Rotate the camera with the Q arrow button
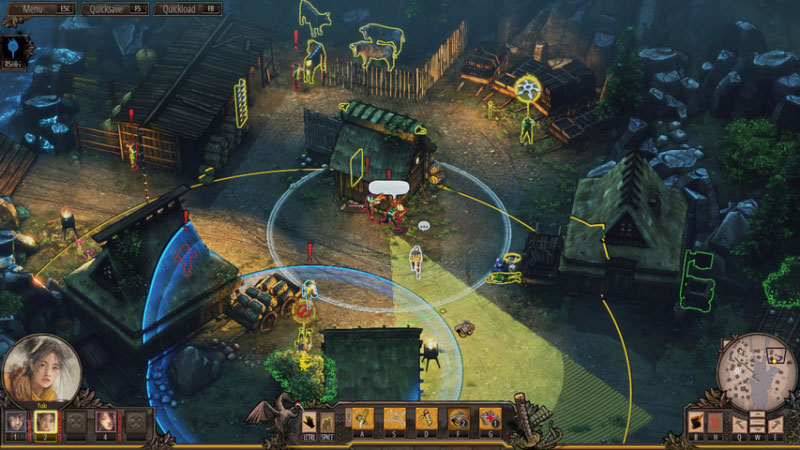The width and height of the screenshot is (800, 450). [742, 423]
